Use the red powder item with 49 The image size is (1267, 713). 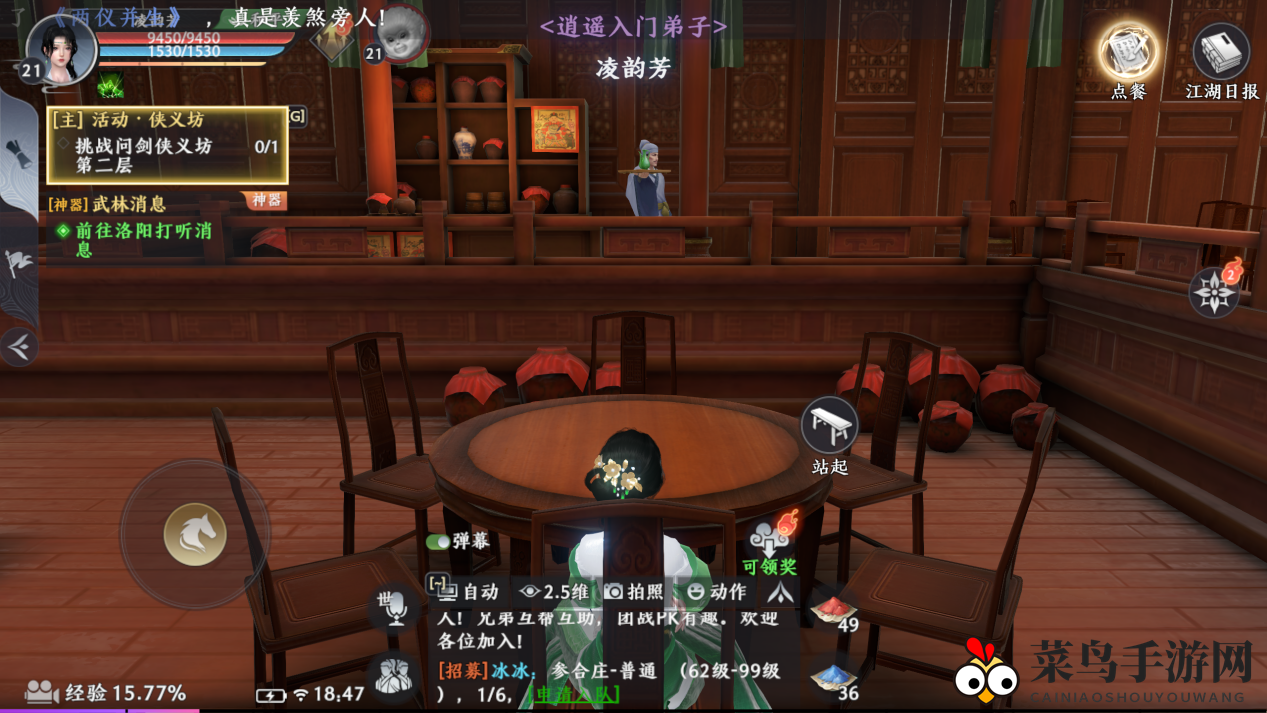(834, 609)
